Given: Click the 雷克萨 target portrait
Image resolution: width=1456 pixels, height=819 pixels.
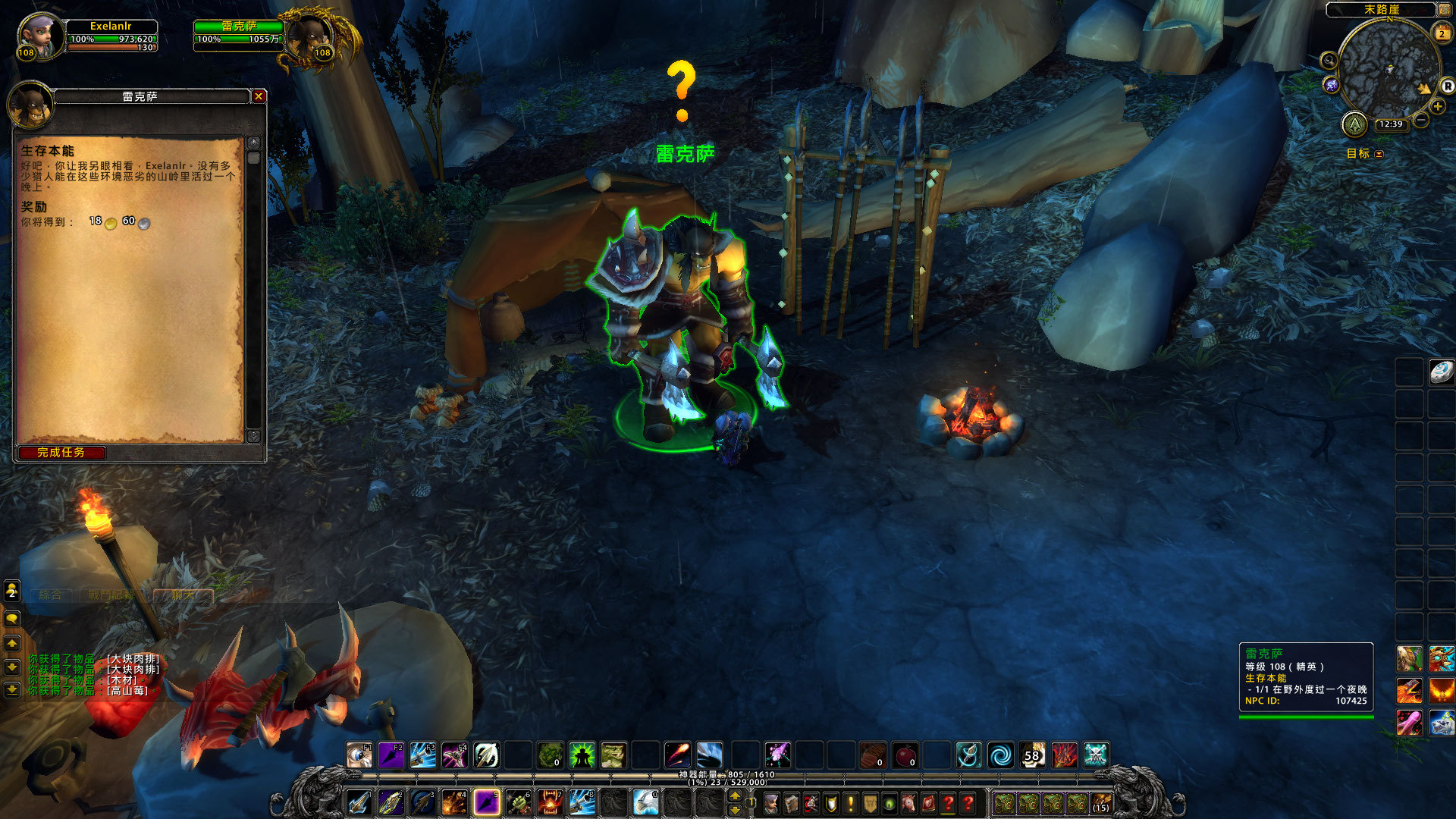Looking at the screenshot, I should click(310, 36).
